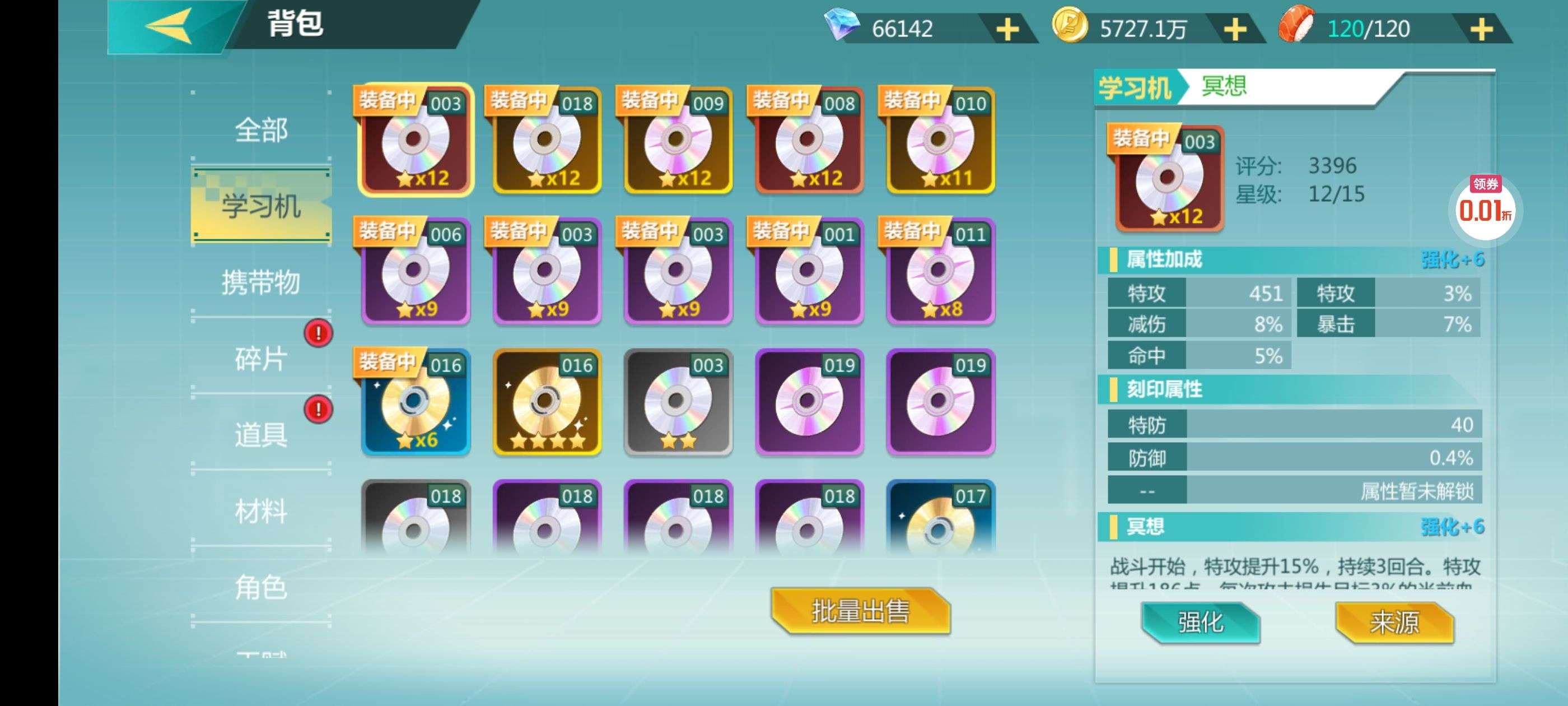
Task: Open the 材料 category tab
Action: click(261, 511)
